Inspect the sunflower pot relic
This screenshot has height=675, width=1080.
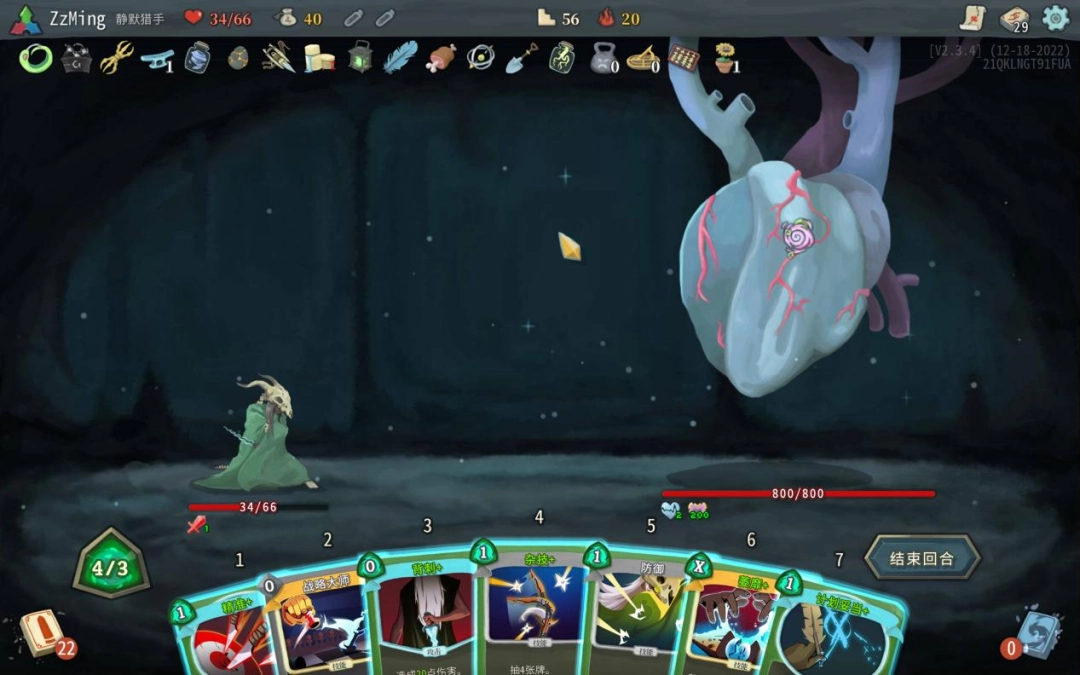(x=726, y=58)
